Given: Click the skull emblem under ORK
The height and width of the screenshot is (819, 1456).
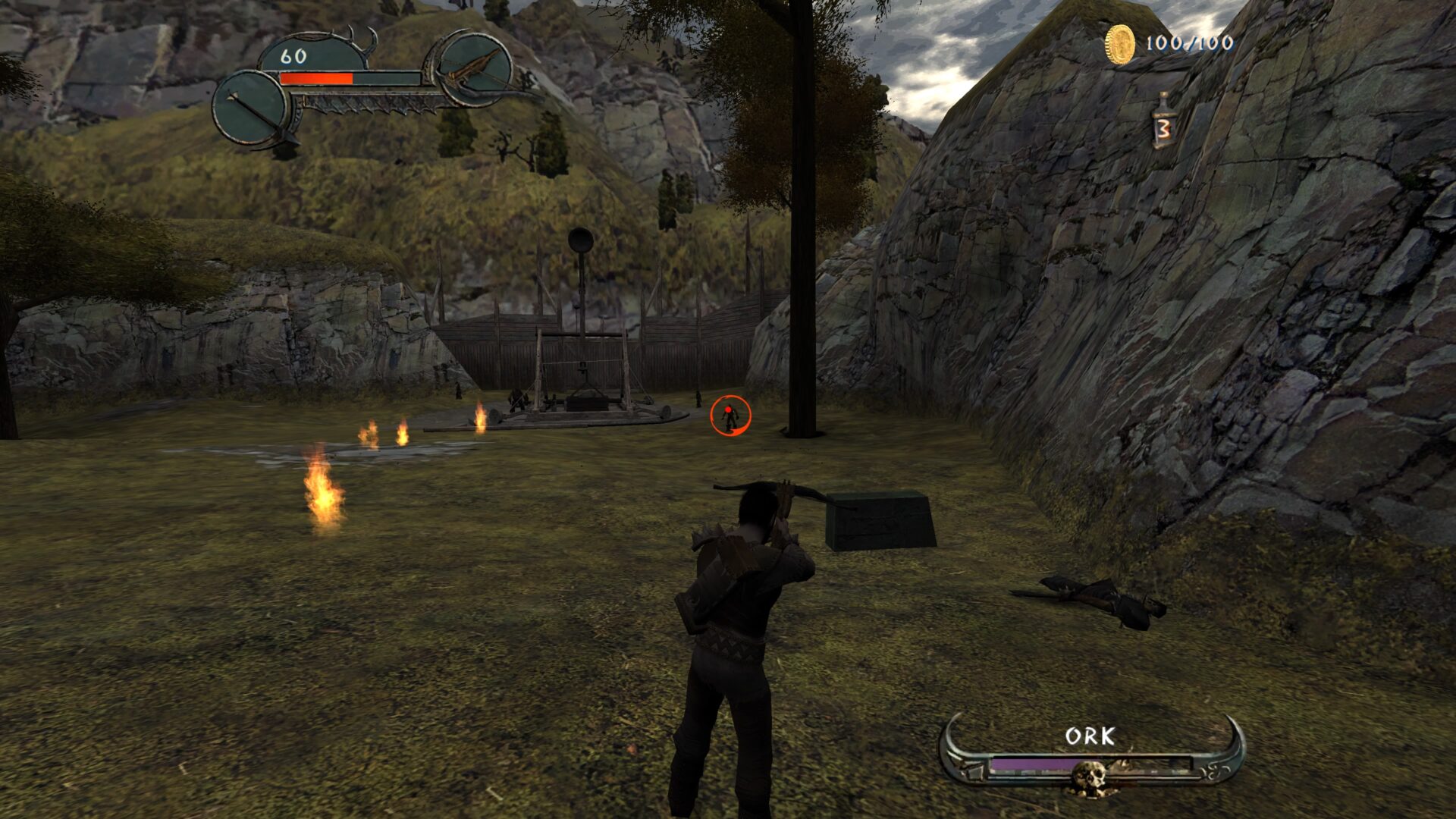Looking at the screenshot, I should pyautogui.click(x=1090, y=777).
